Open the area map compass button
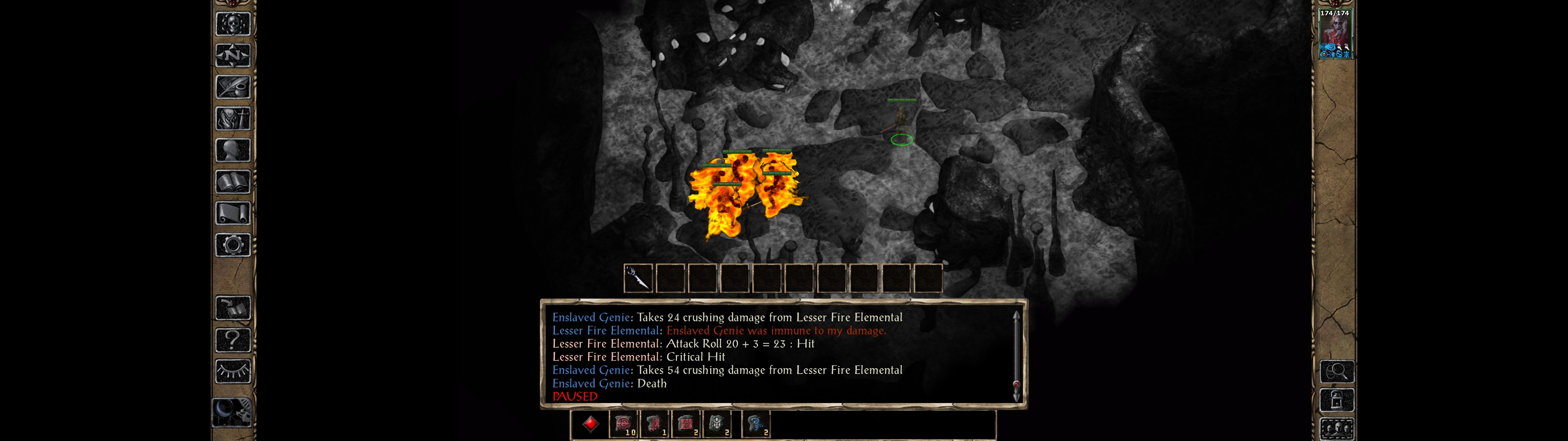The height and width of the screenshot is (441, 1568). (232, 55)
